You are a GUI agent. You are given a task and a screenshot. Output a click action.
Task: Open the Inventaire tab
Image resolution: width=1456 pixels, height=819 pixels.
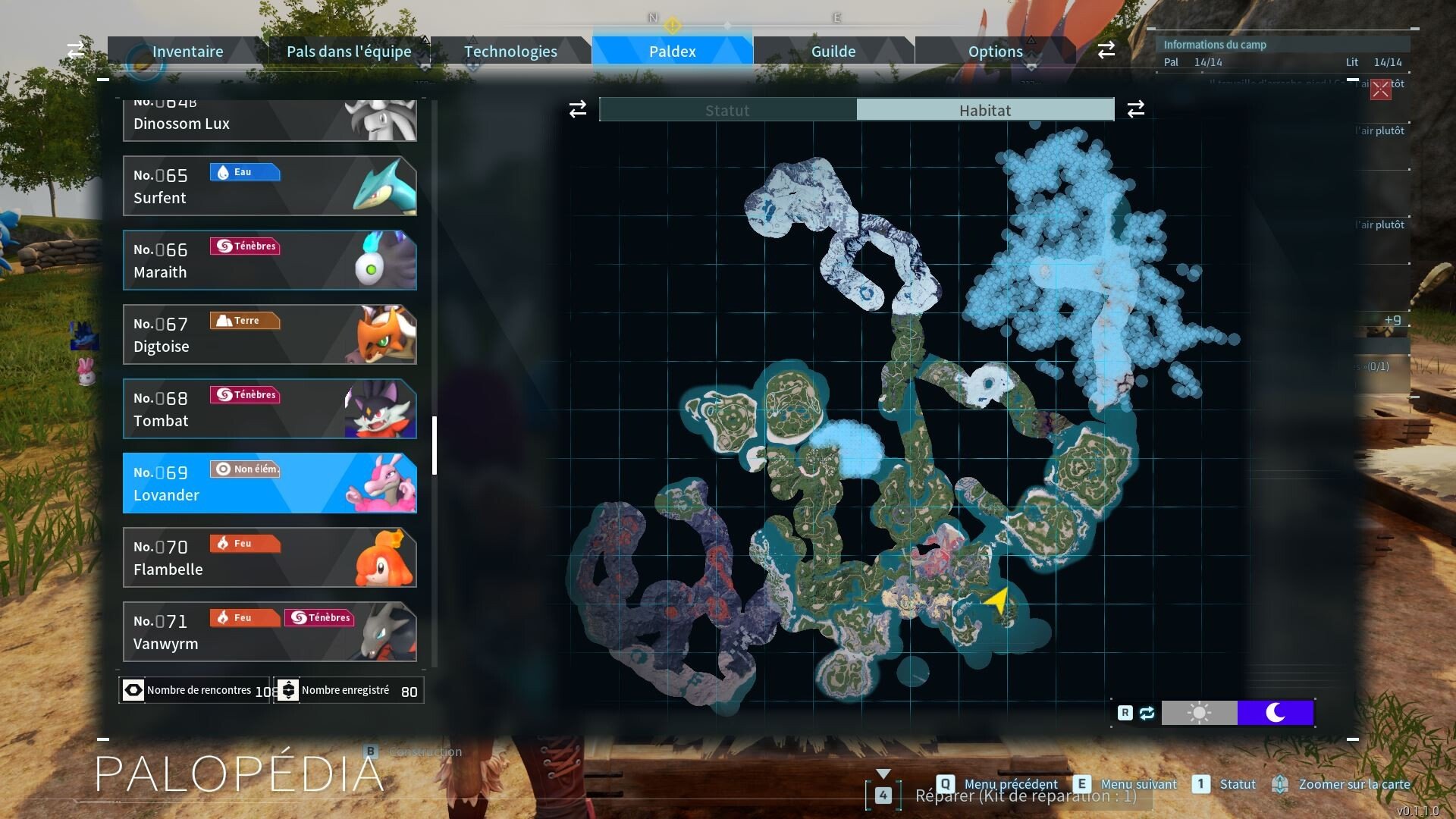coord(187,52)
